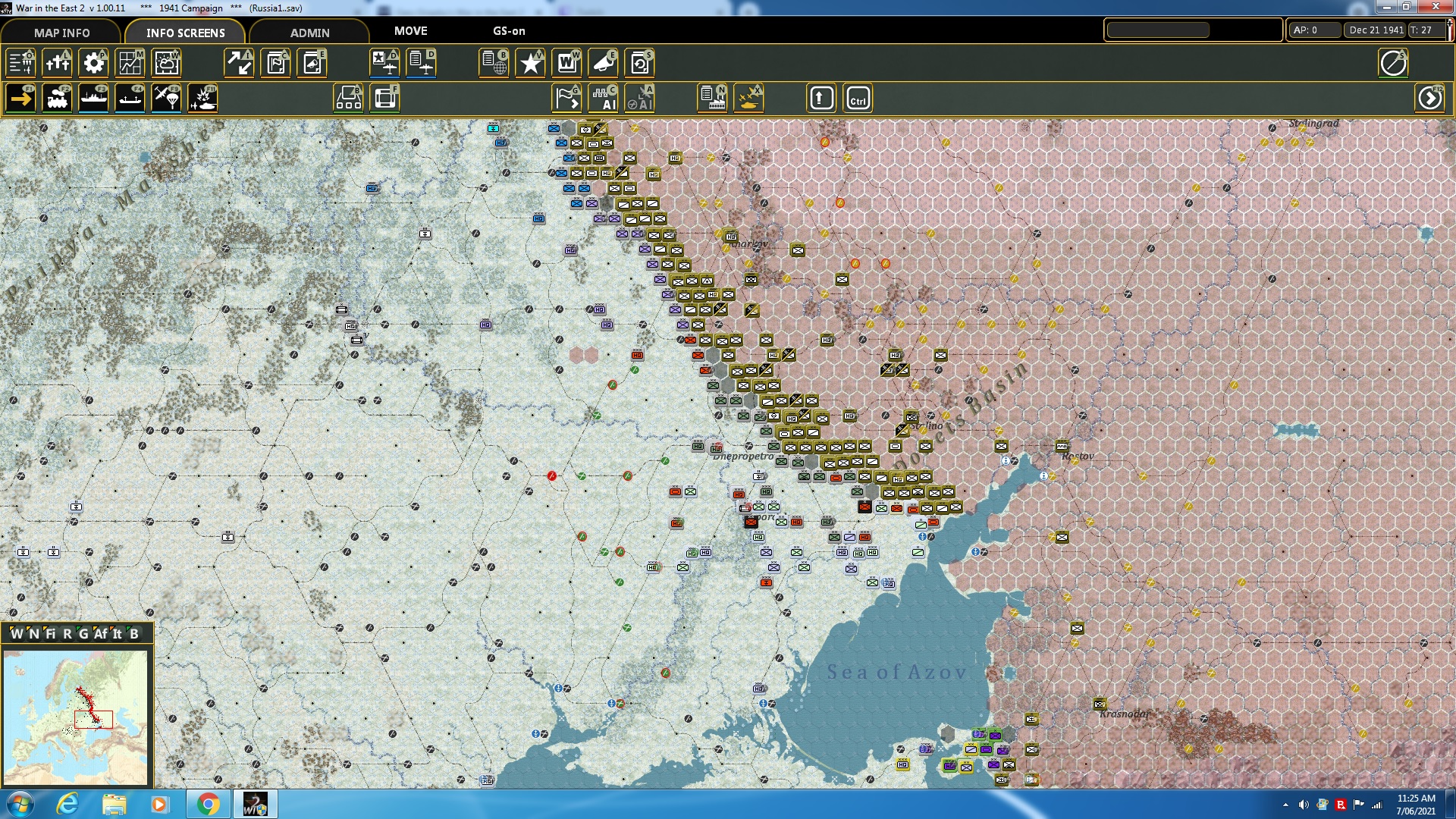The width and height of the screenshot is (1456, 819).
Task: Toggle the Shift modifier button
Action: [821, 98]
